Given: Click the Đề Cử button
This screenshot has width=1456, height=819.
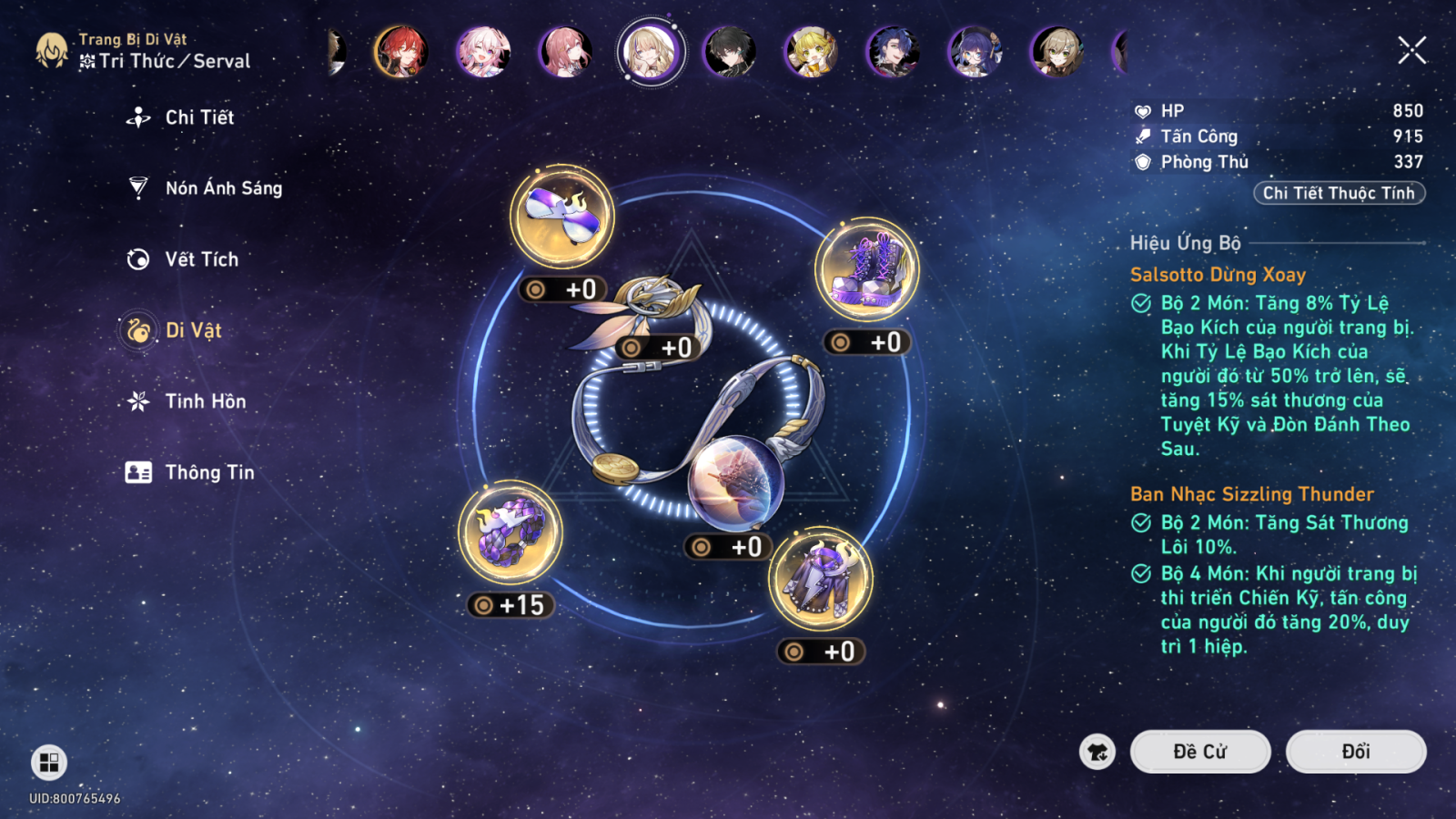Looking at the screenshot, I should coord(1199,752).
